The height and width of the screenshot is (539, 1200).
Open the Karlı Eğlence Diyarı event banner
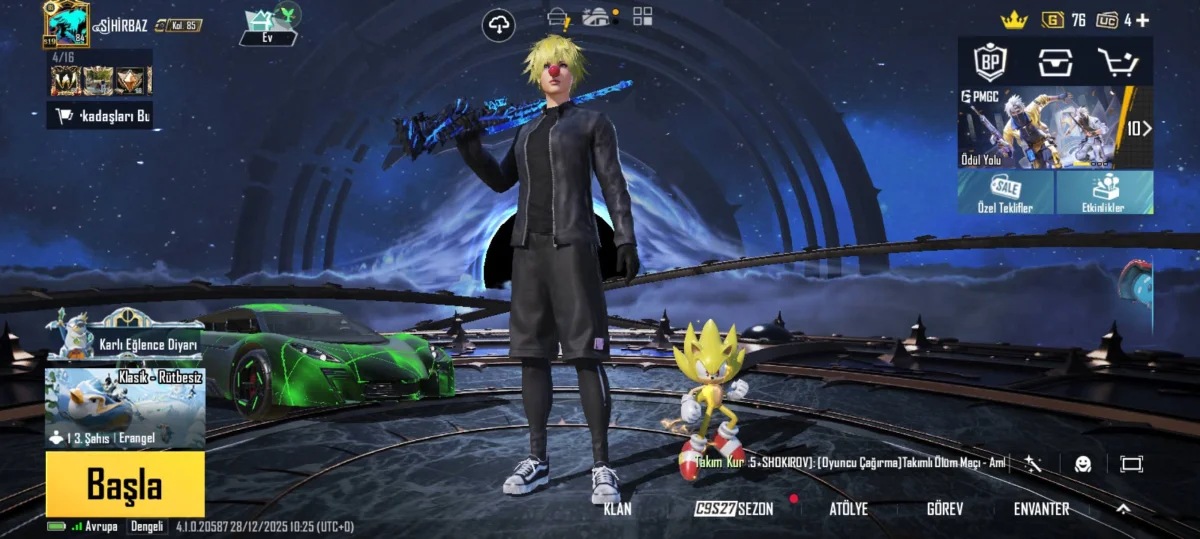[125, 340]
